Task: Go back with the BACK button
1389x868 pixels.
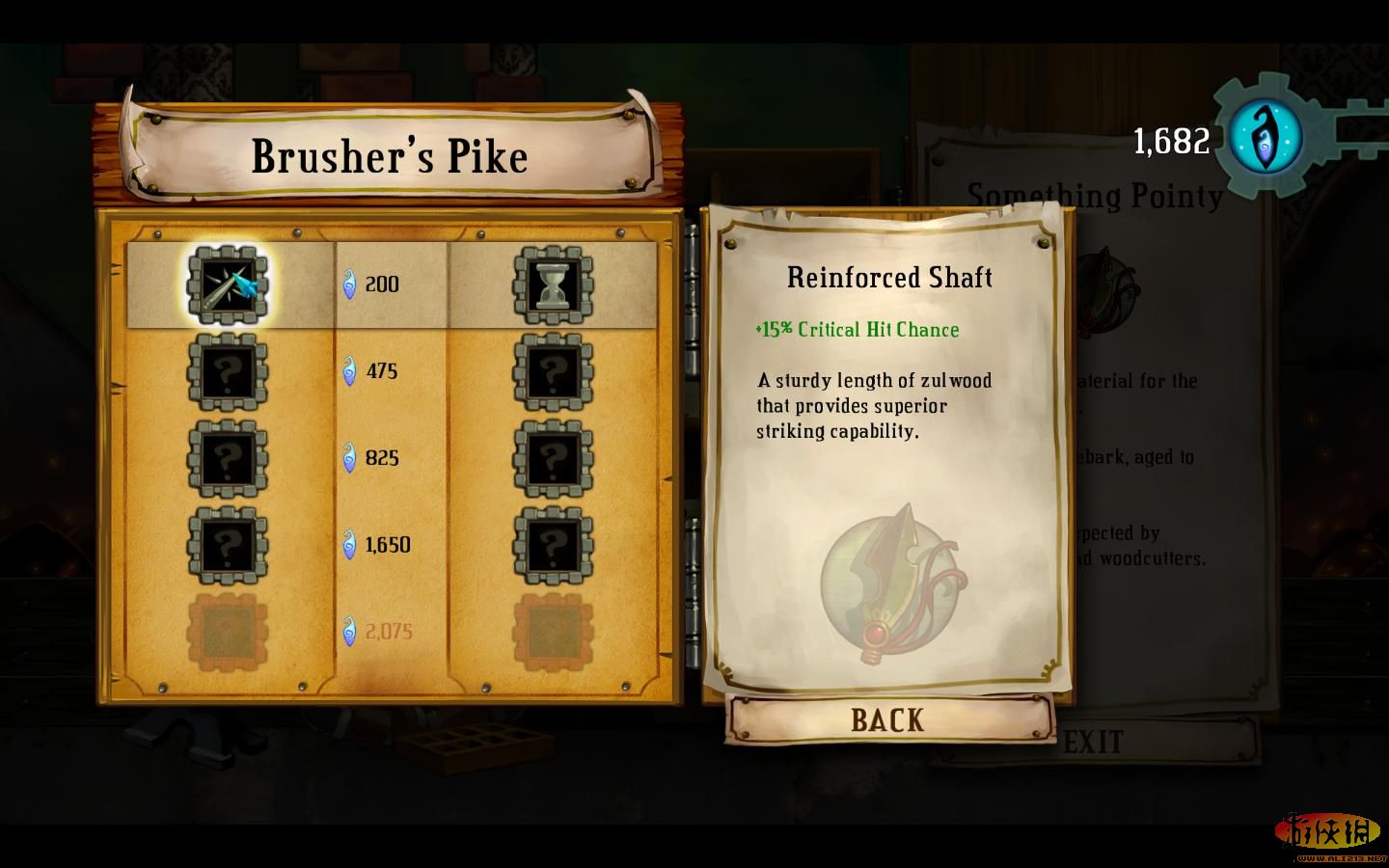Action: (888, 720)
